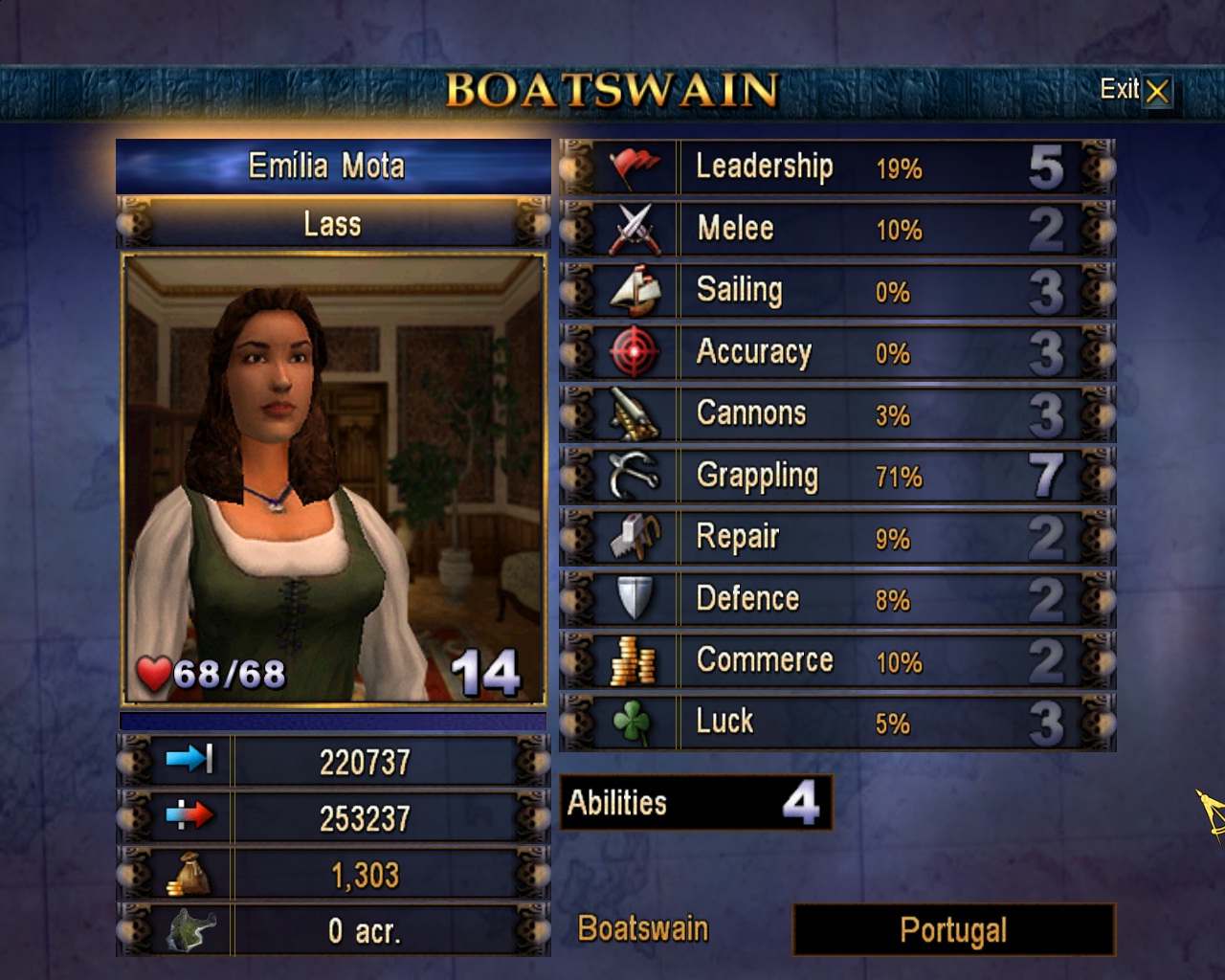Close the Boatswain screen with Exit
Image resolution: width=1225 pixels, height=980 pixels.
[x=1135, y=91]
